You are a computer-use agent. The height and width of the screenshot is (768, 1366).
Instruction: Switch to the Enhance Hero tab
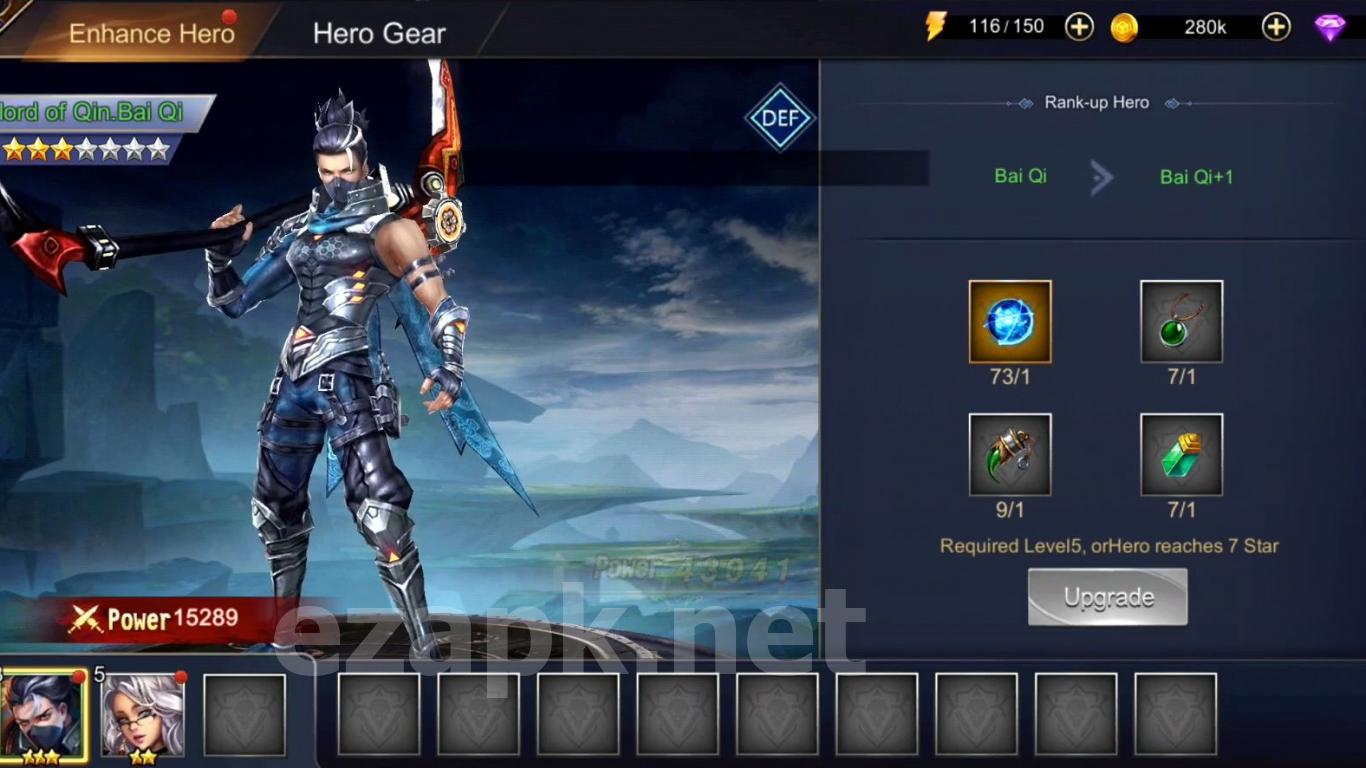(x=151, y=33)
